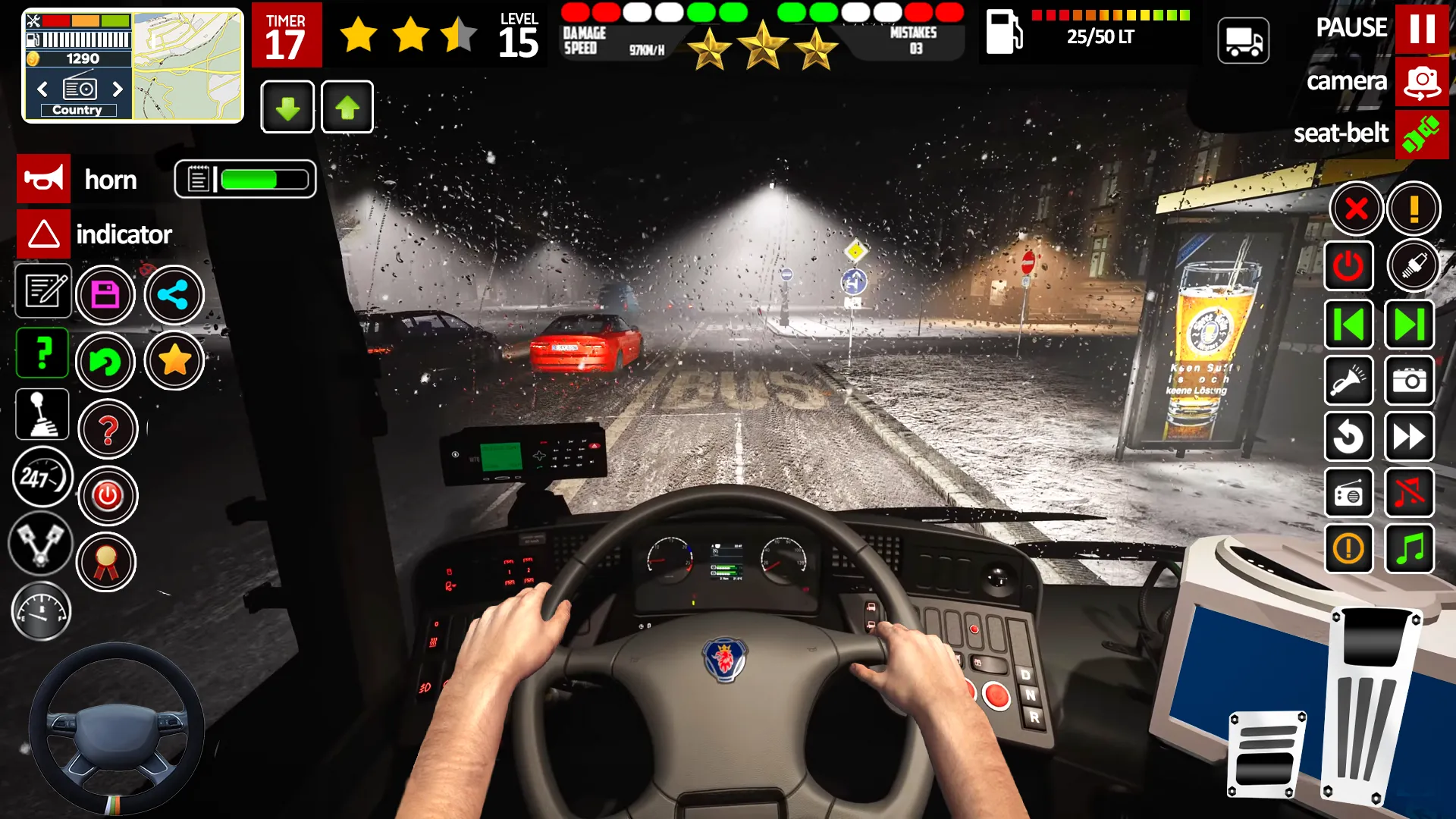Open the radio icon on the right panel
Viewport: 1456px width, 819px height.
(1349, 493)
